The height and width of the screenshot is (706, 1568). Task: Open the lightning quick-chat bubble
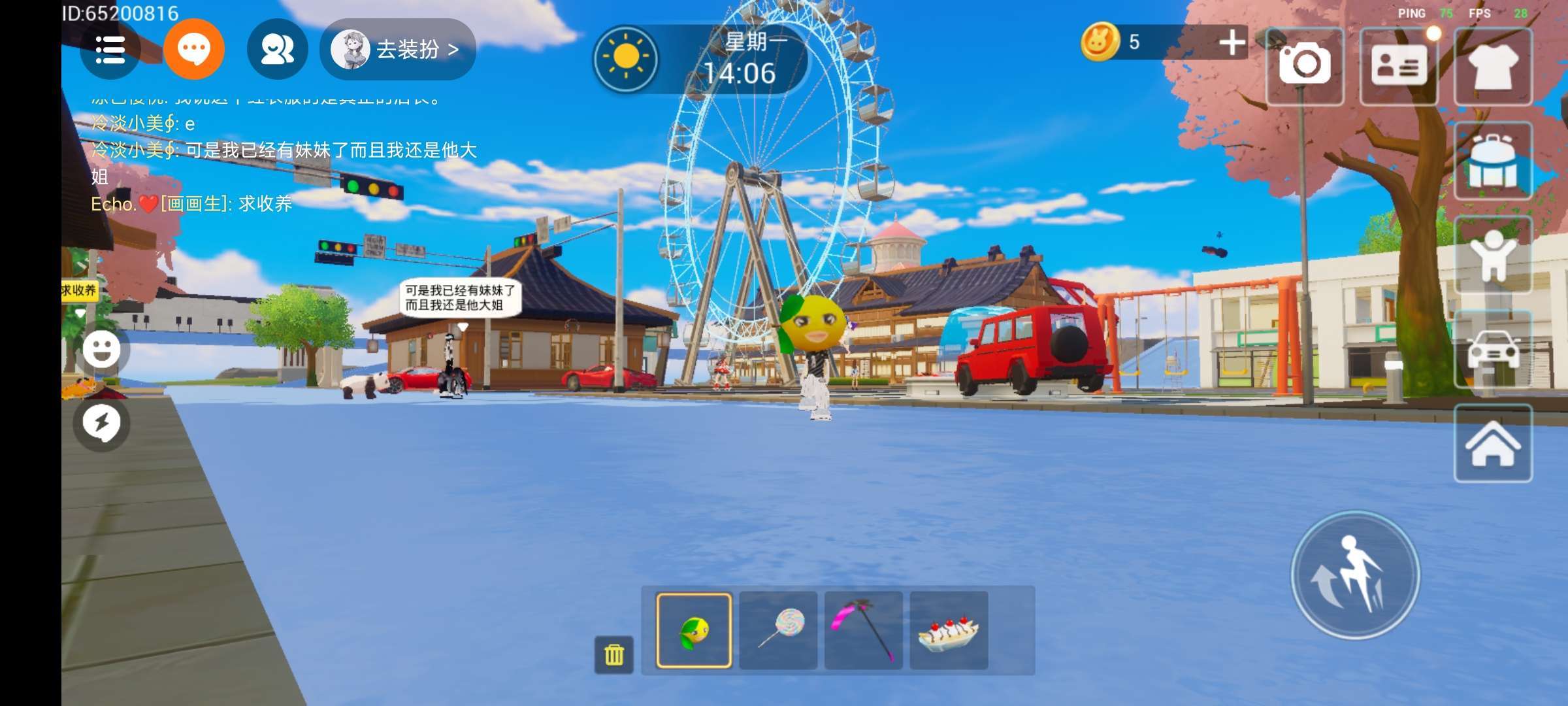click(x=102, y=424)
